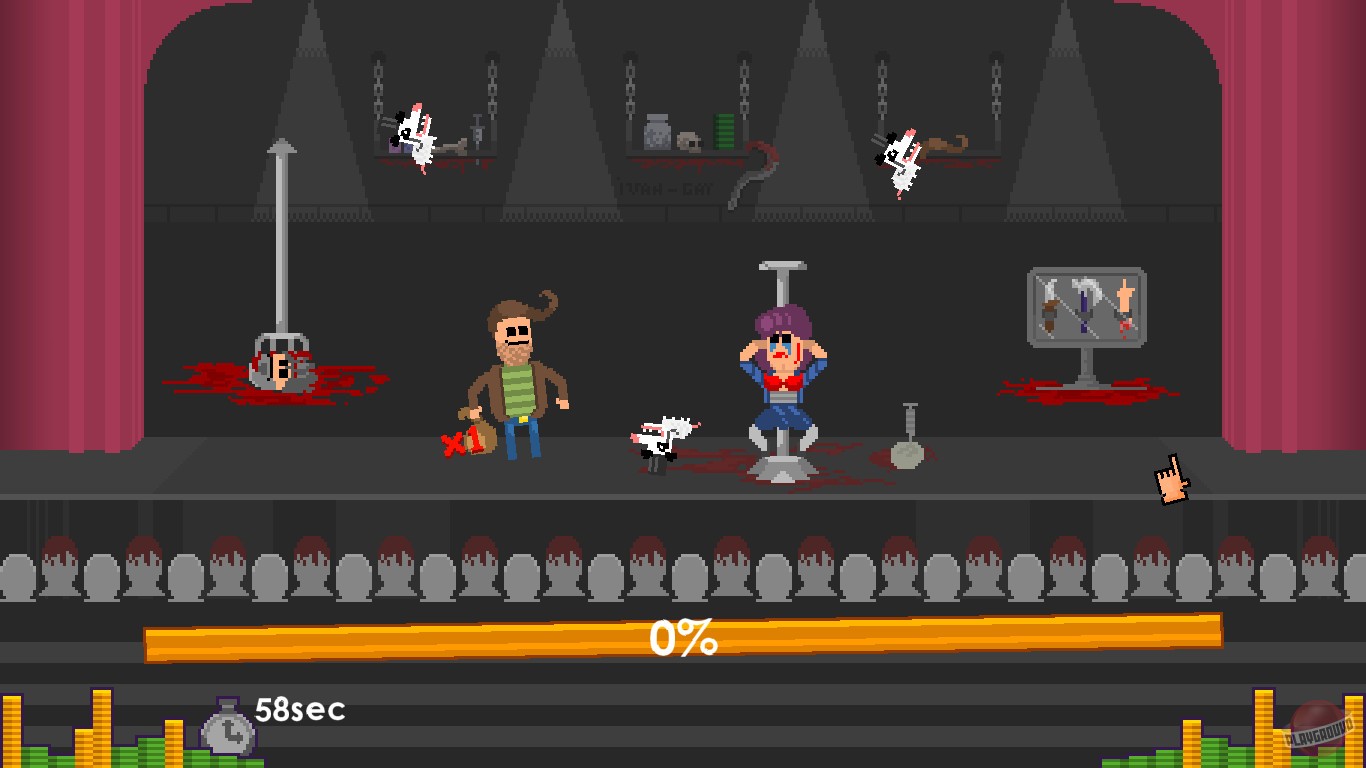Screen dimensions: 1366x768
Task: Select the knife on the weapons board
Action: pyautogui.click(x=1049, y=305)
